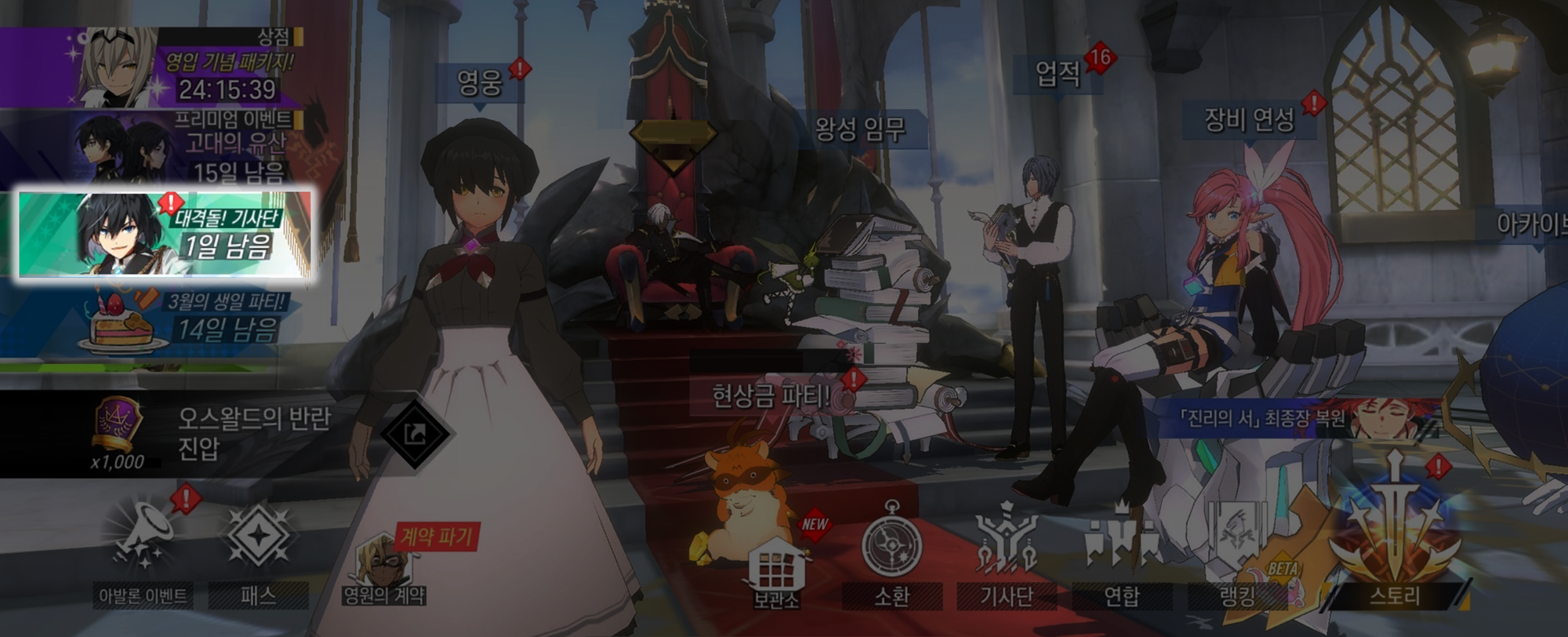Image resolution: width=1568 pixels, height=637 pixels.
Task: Open the 랭킹 ranking menu
Action: (1237, 553)
